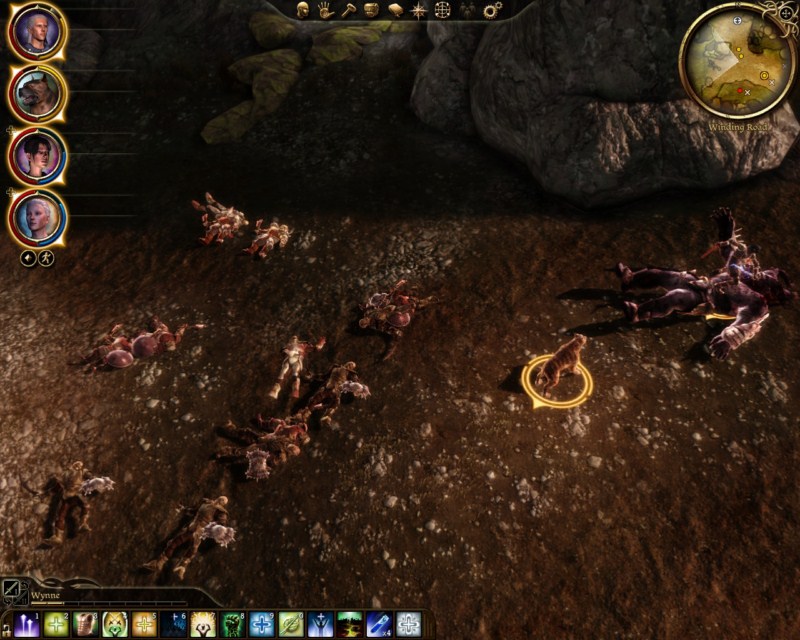This screenshot has width=800, height=640.
Task: Activate the green fist spell in slot 8
Action: (x=233, y=625)
